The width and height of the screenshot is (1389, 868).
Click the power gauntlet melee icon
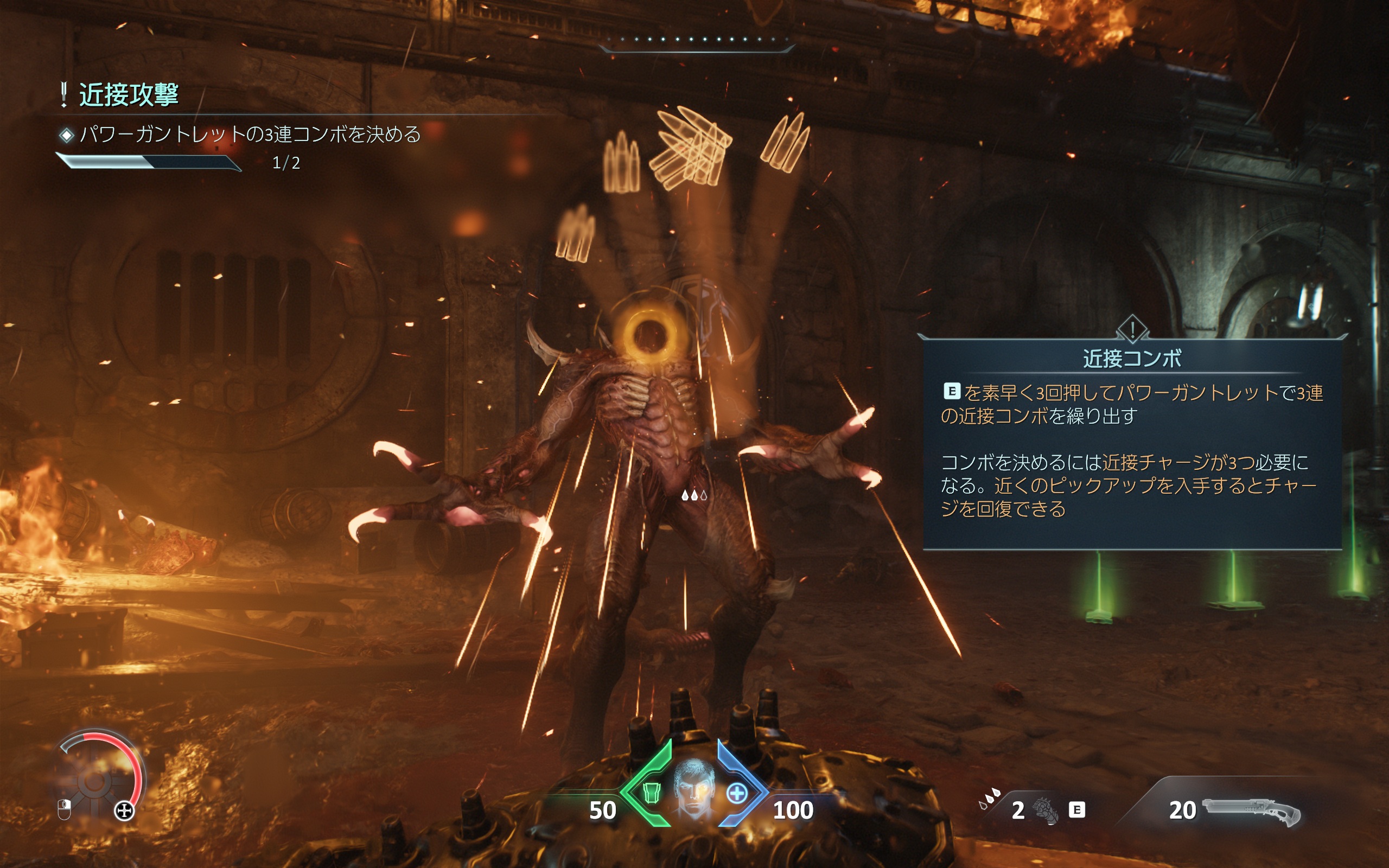(x=1045, y=810)
